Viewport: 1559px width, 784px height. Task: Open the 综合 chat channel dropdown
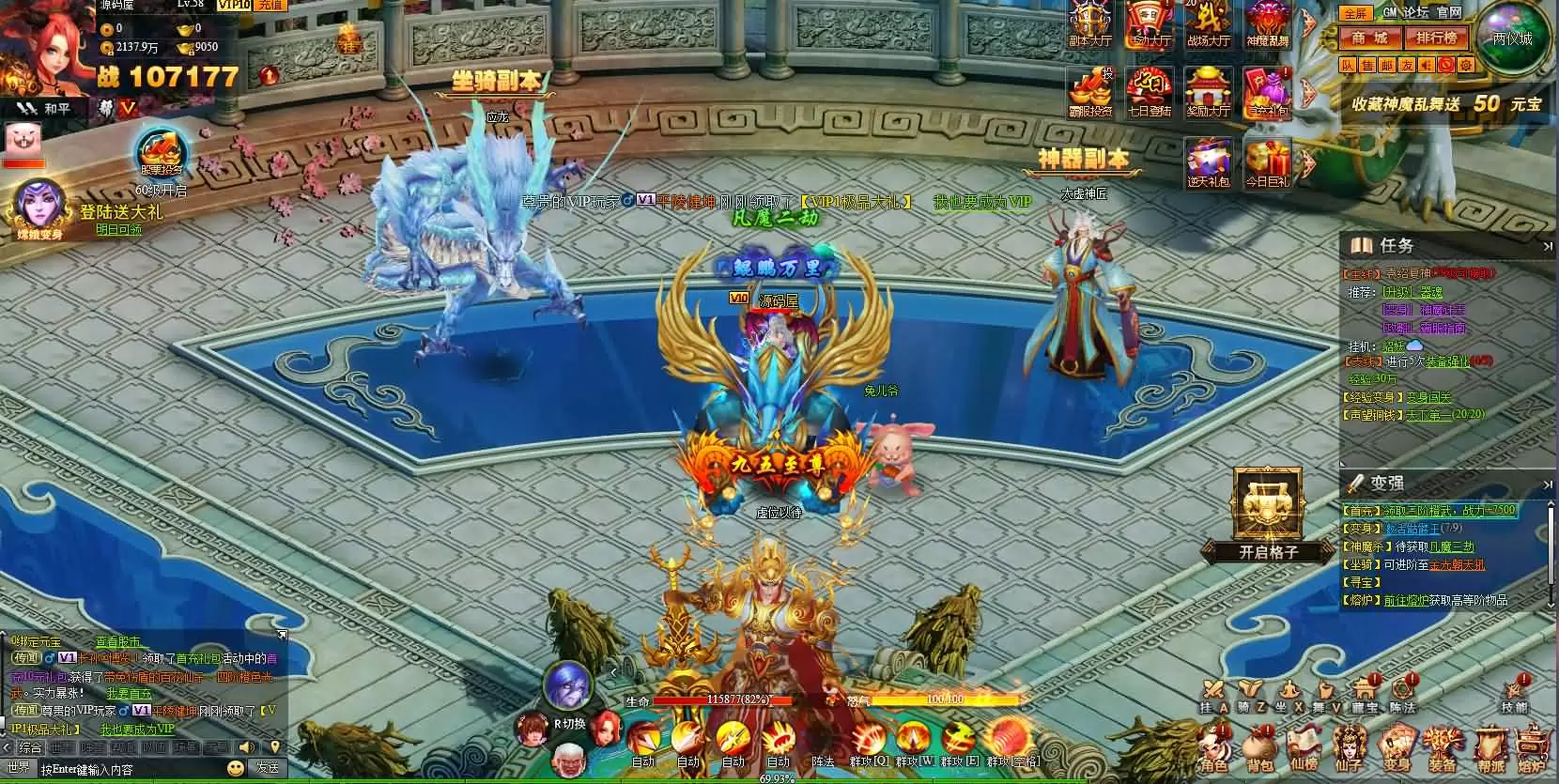(31, 748)
